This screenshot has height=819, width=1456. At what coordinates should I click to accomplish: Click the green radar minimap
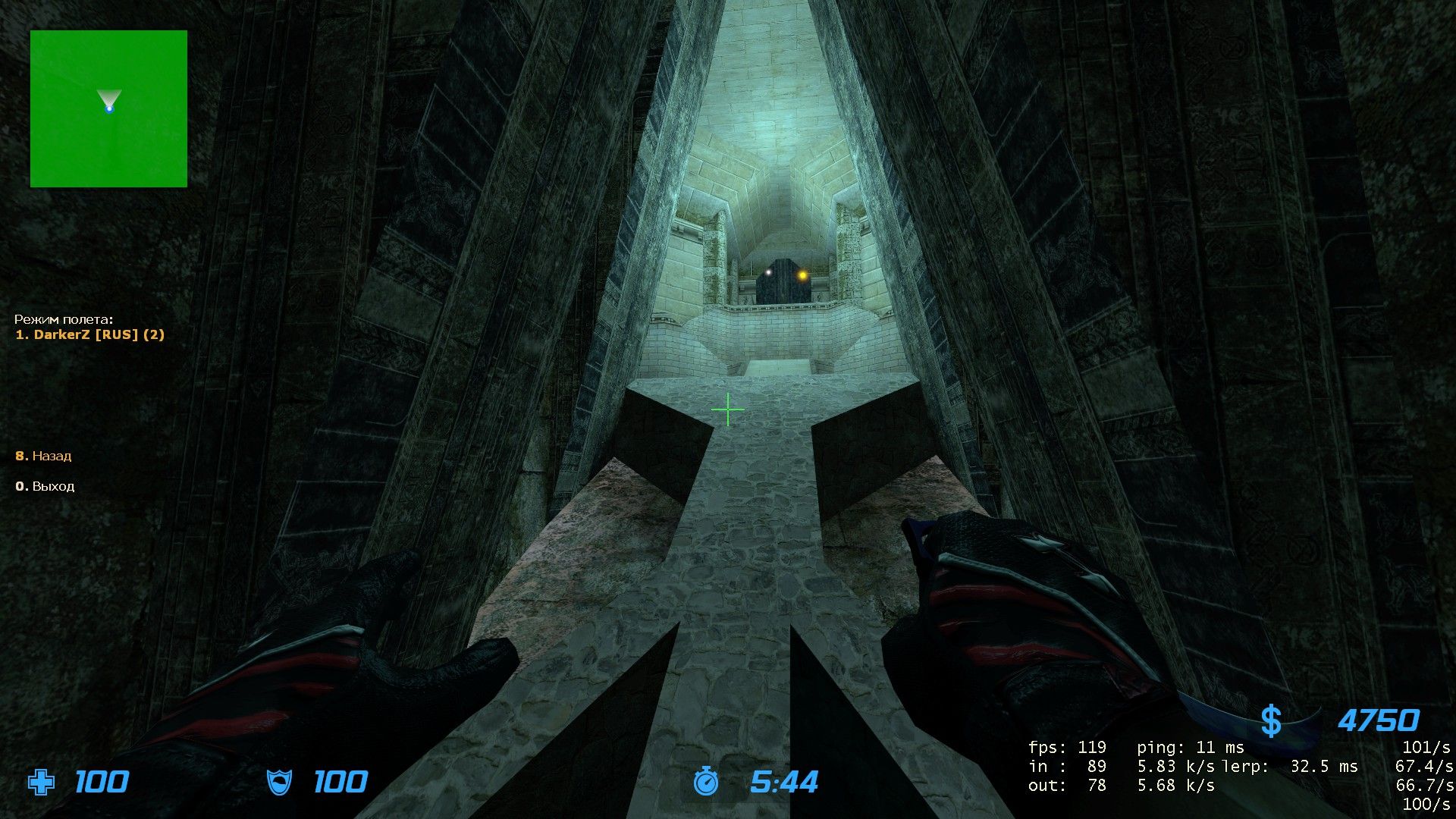[108, 108]
